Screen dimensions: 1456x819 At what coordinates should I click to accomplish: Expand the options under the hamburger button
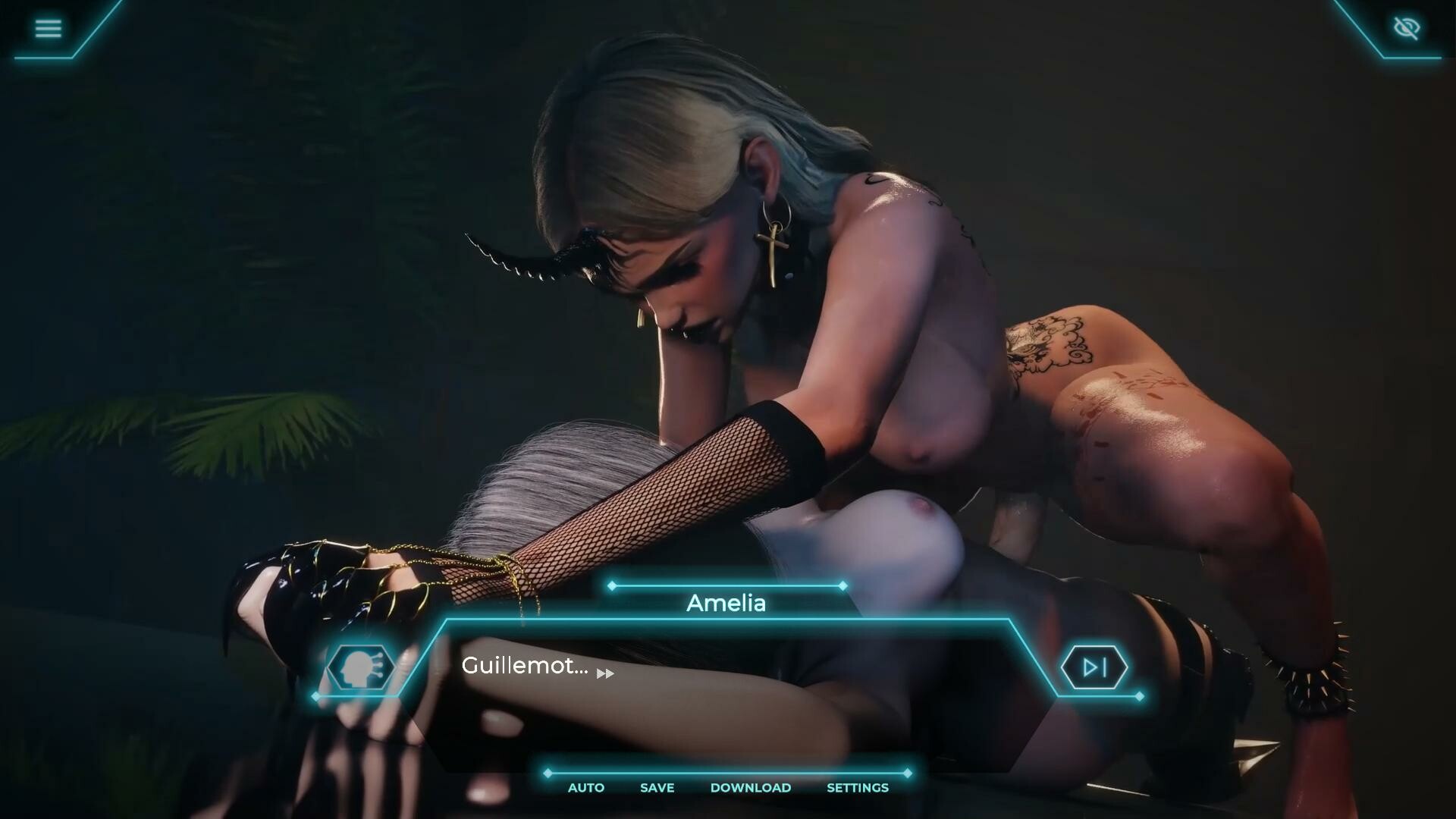[x=48, y=28]
